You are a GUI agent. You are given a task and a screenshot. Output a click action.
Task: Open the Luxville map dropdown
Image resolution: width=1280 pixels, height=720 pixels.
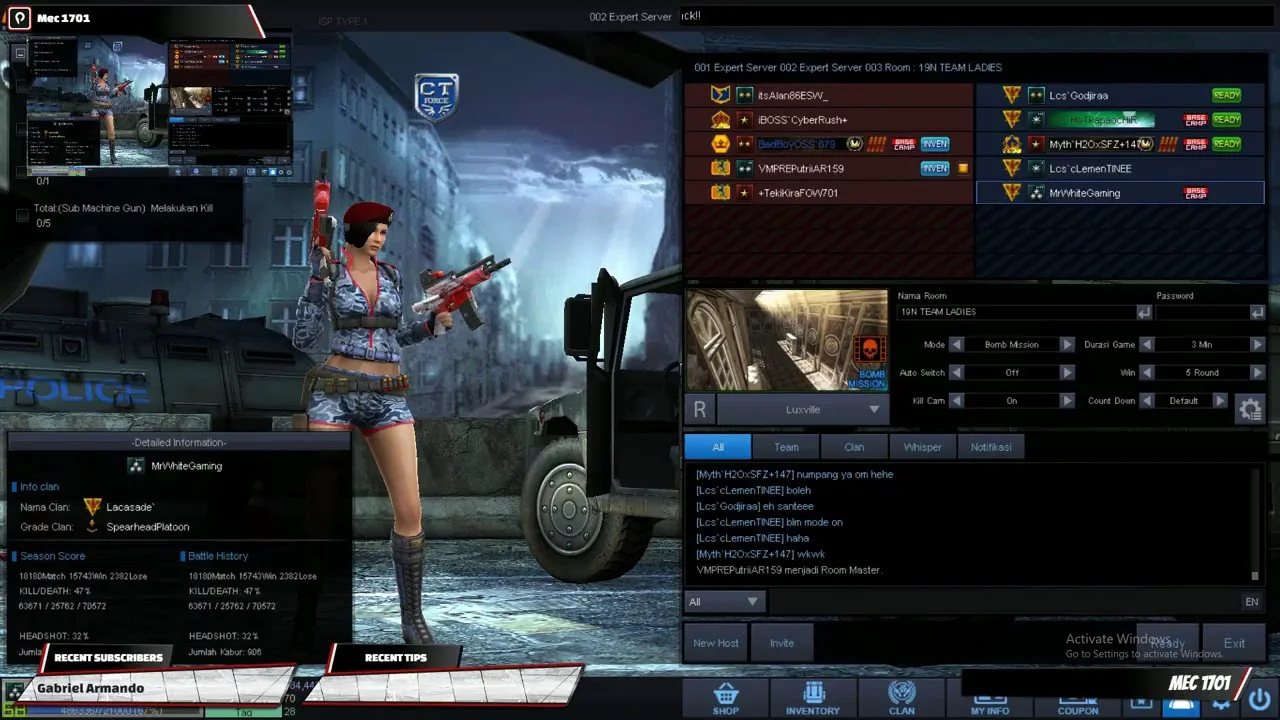tap(802, 409)
